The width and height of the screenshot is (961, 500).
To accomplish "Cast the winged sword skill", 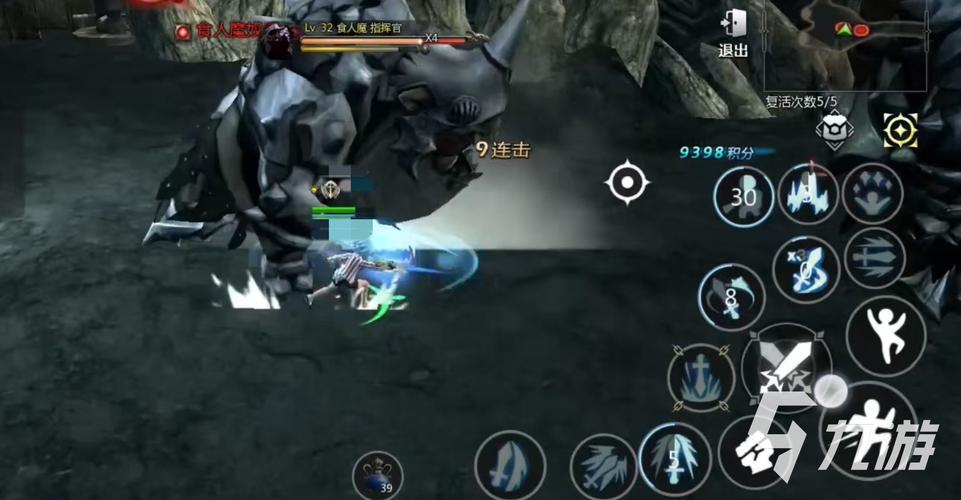I will [x=604, y=467].
